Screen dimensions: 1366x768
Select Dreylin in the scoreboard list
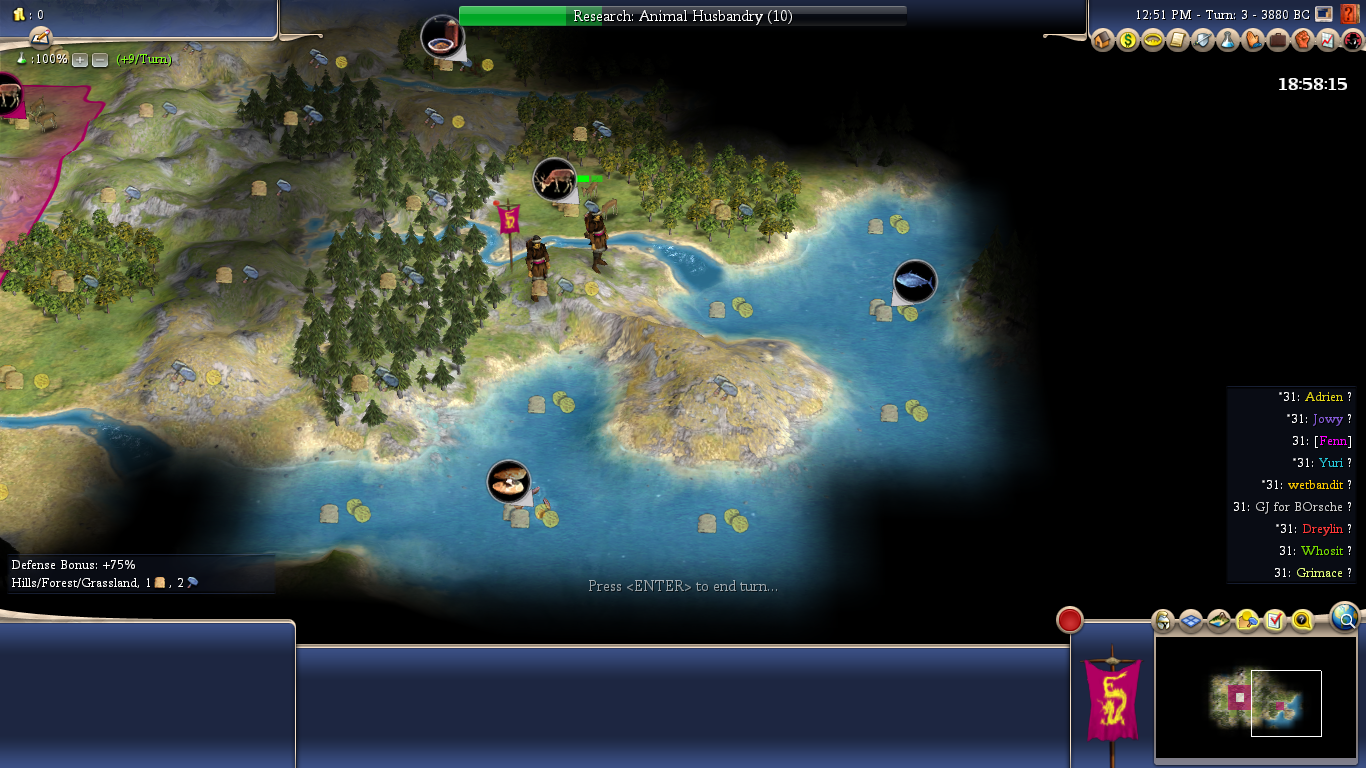1322,529
